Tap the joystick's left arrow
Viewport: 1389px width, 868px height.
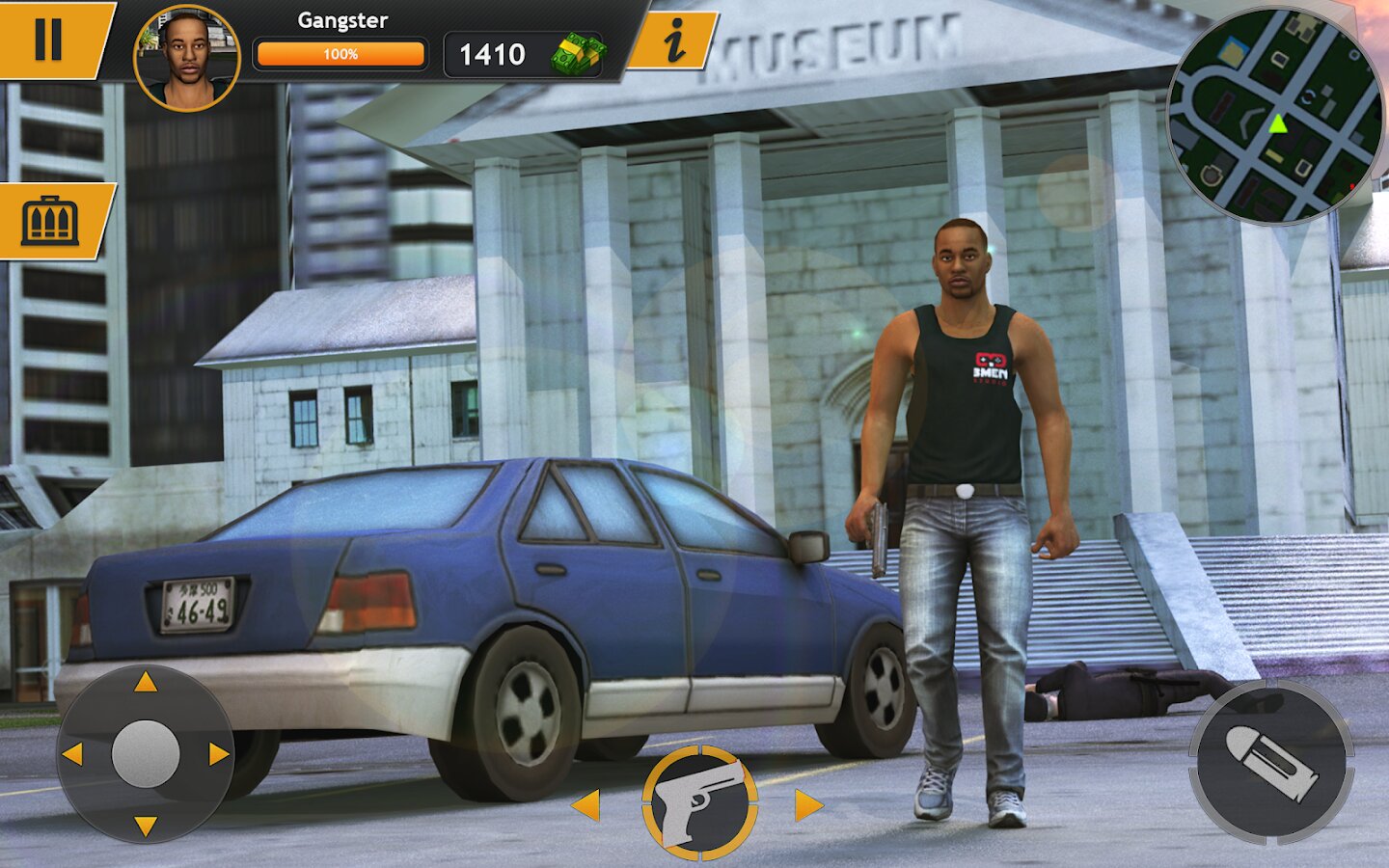click(72, 754)
